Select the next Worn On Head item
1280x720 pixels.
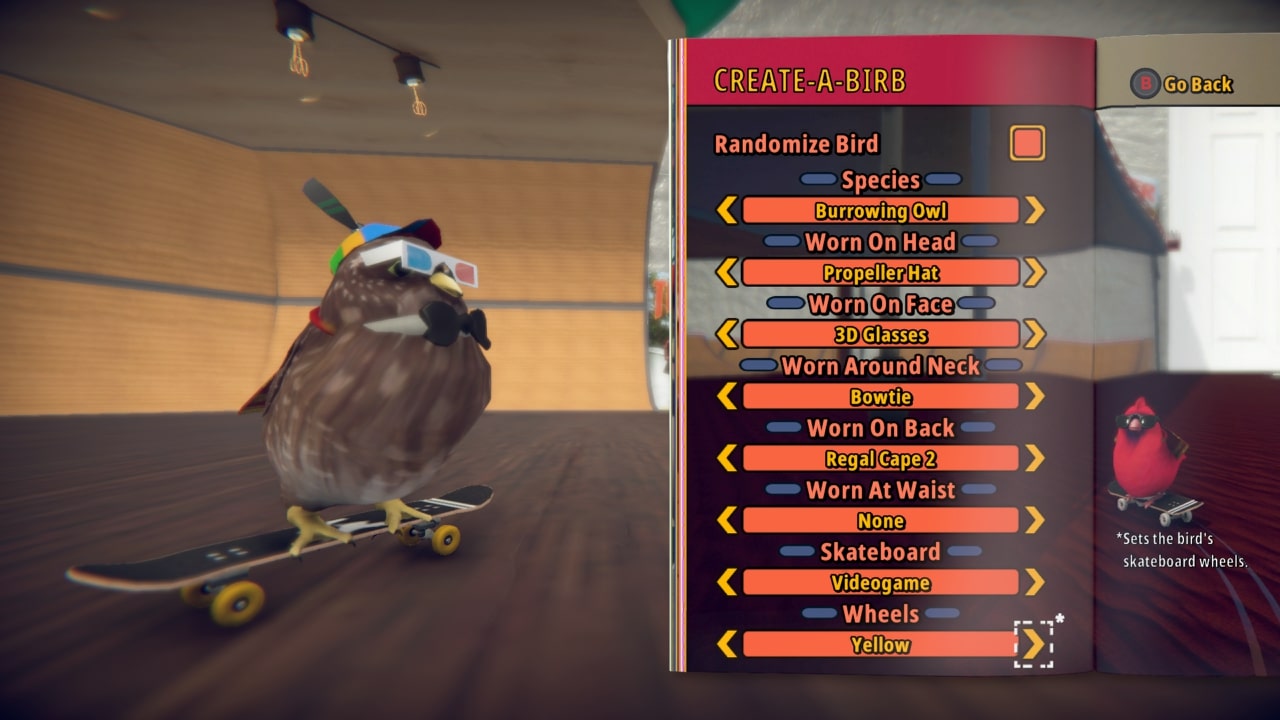[x=1034, y=272]
